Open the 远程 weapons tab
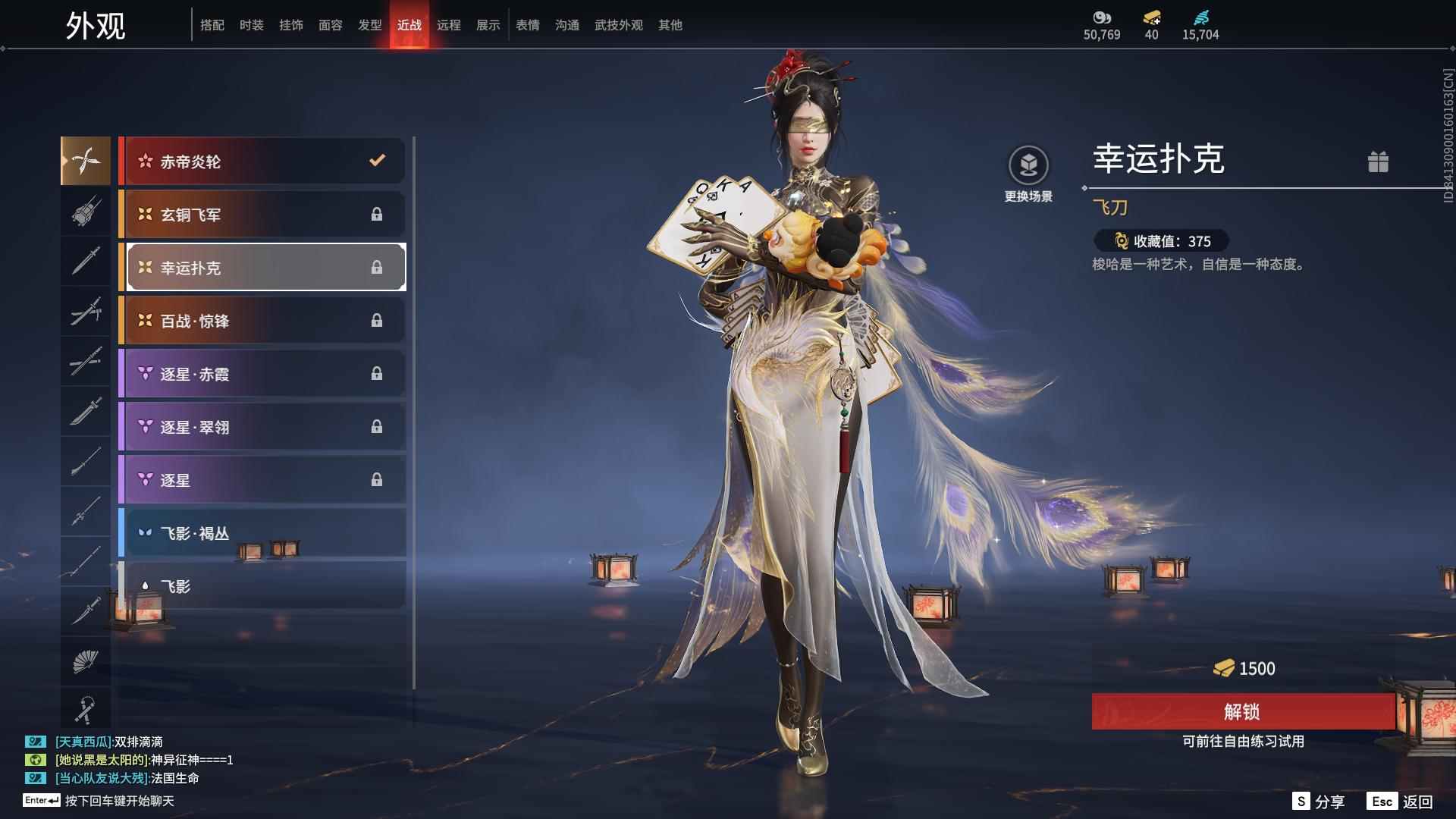This screenshot has width=1456, height=819. 449,24
